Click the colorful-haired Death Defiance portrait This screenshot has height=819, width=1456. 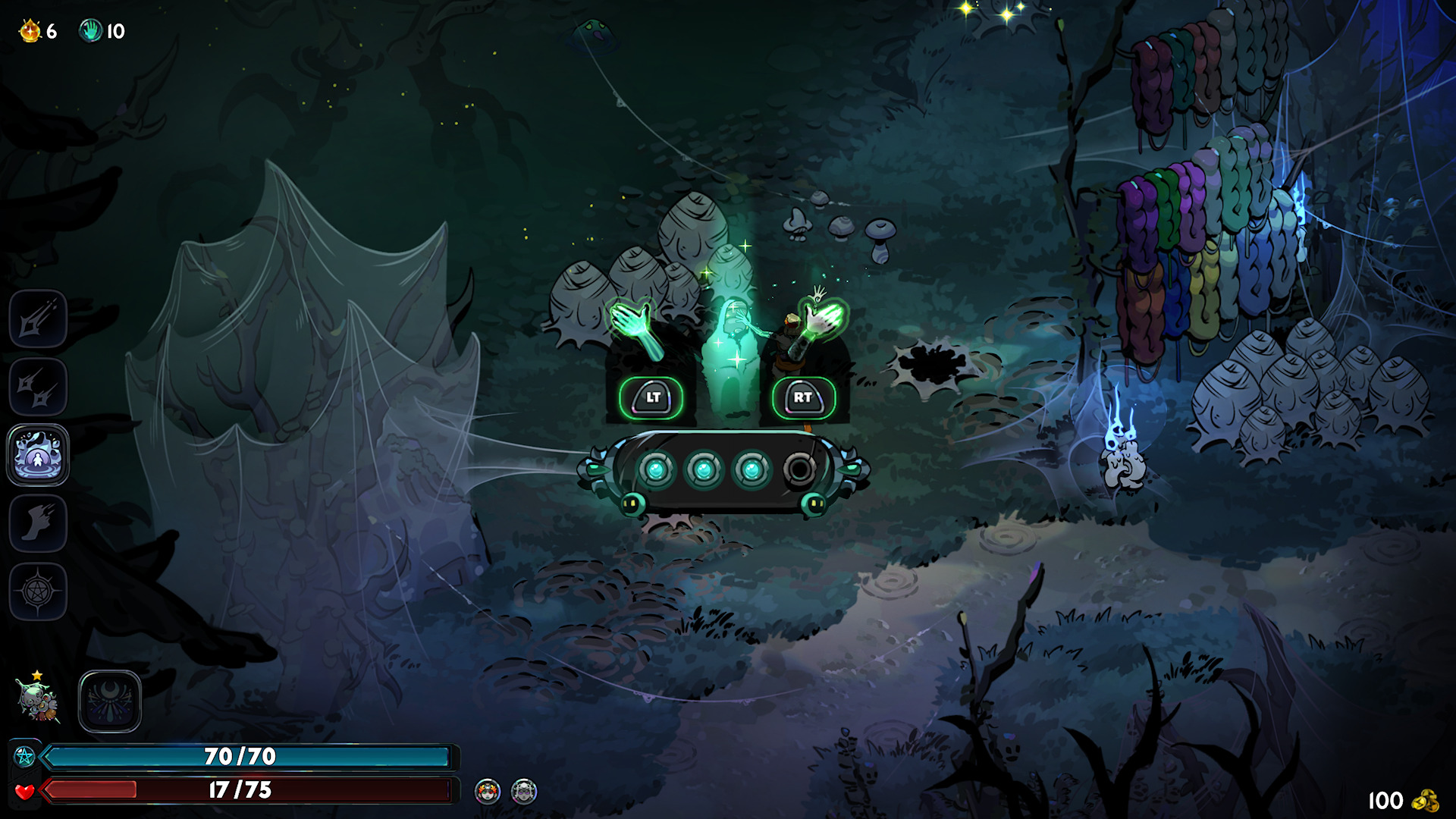tap(488, 792)
